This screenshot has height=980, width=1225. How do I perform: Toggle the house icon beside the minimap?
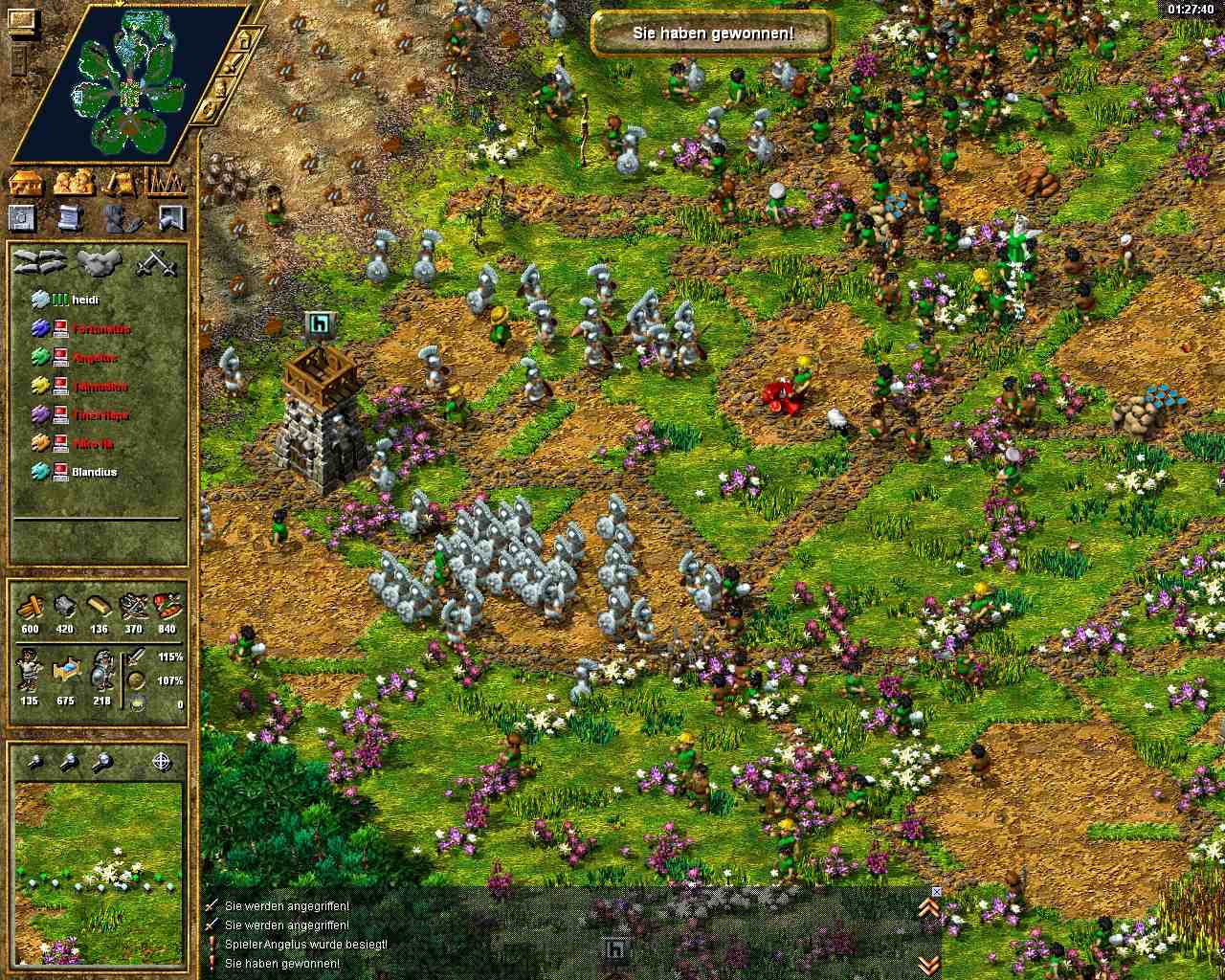245,40
